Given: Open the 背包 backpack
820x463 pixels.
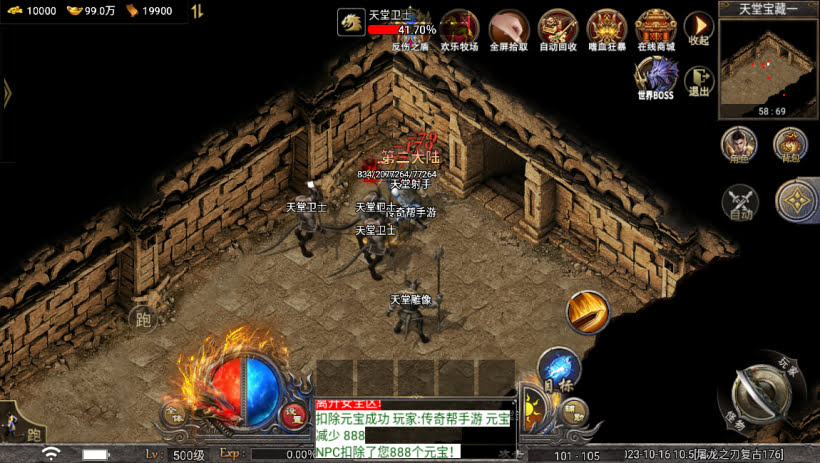Looking at the screenshot, I should 790,145.
